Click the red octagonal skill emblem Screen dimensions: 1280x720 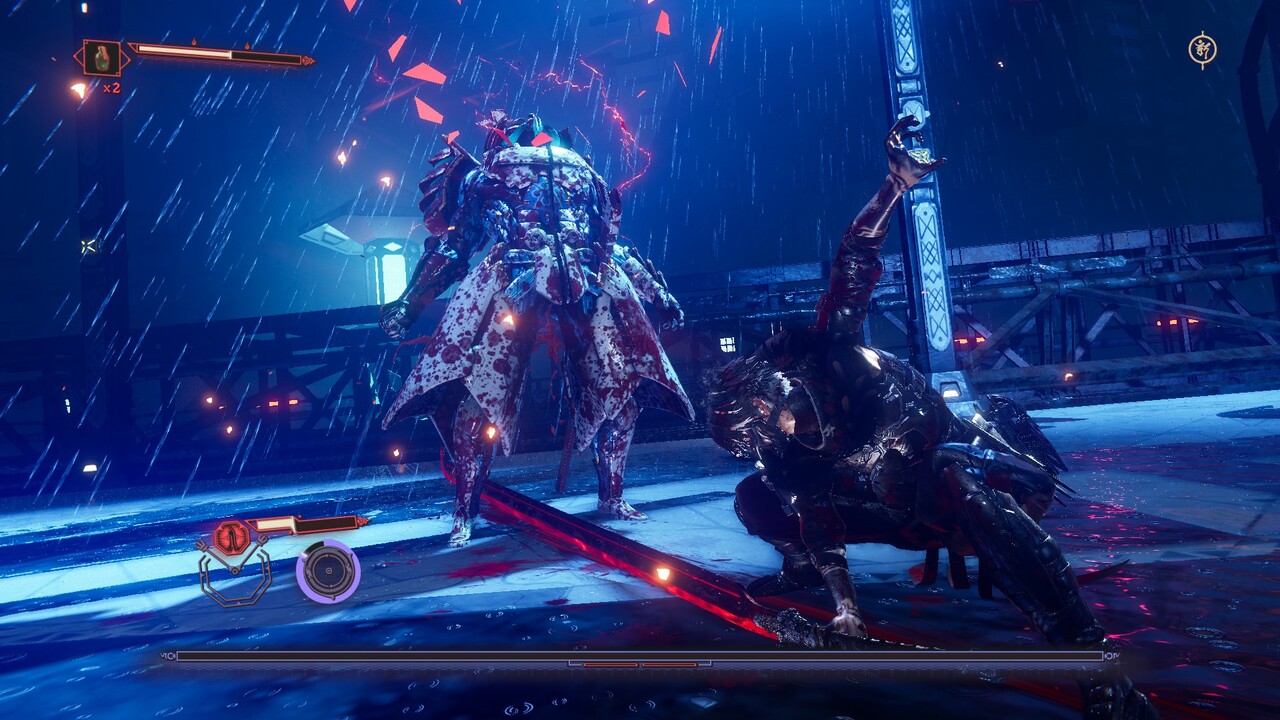[231, 537]
